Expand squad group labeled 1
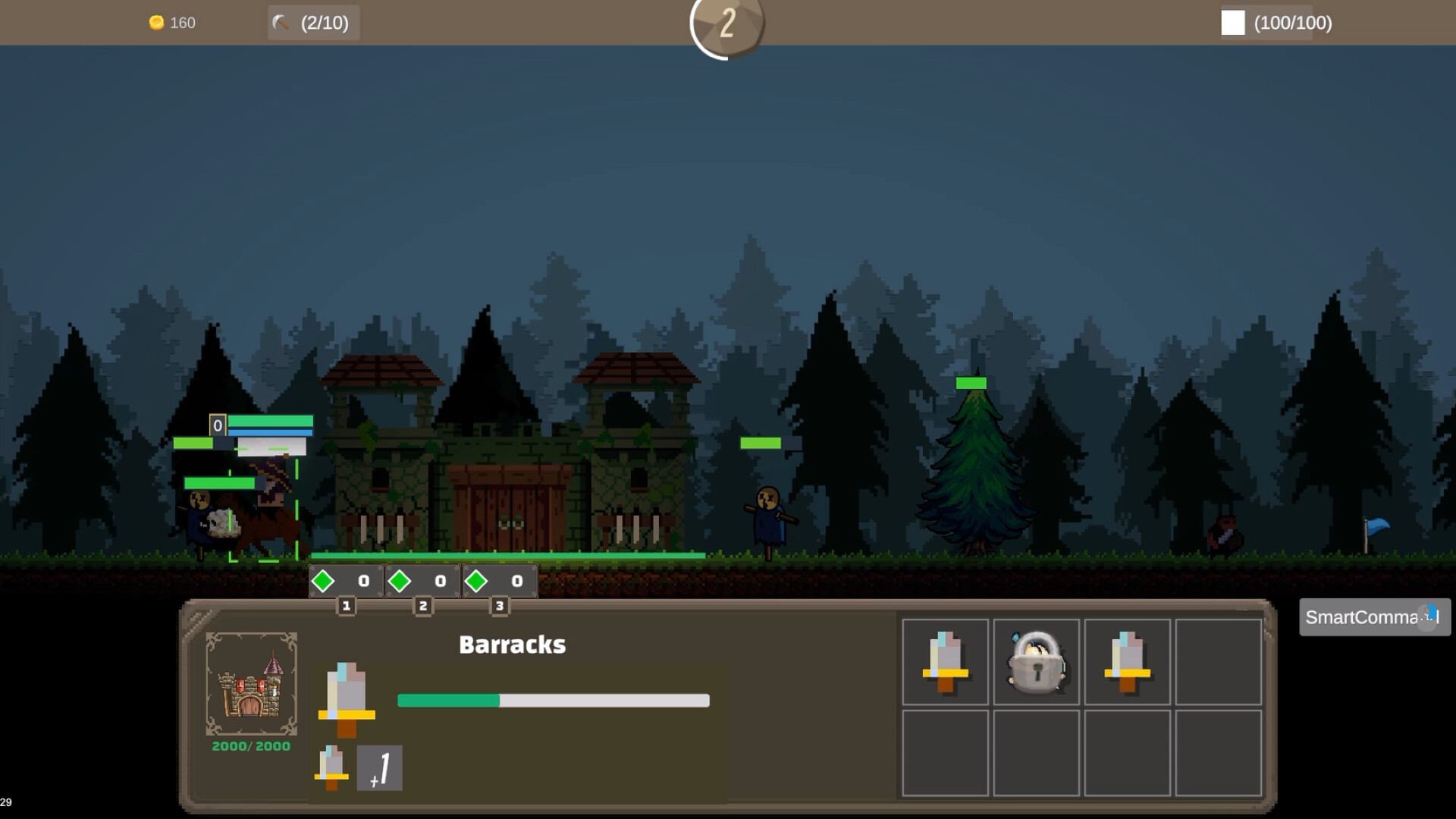 tap(346, 606)
